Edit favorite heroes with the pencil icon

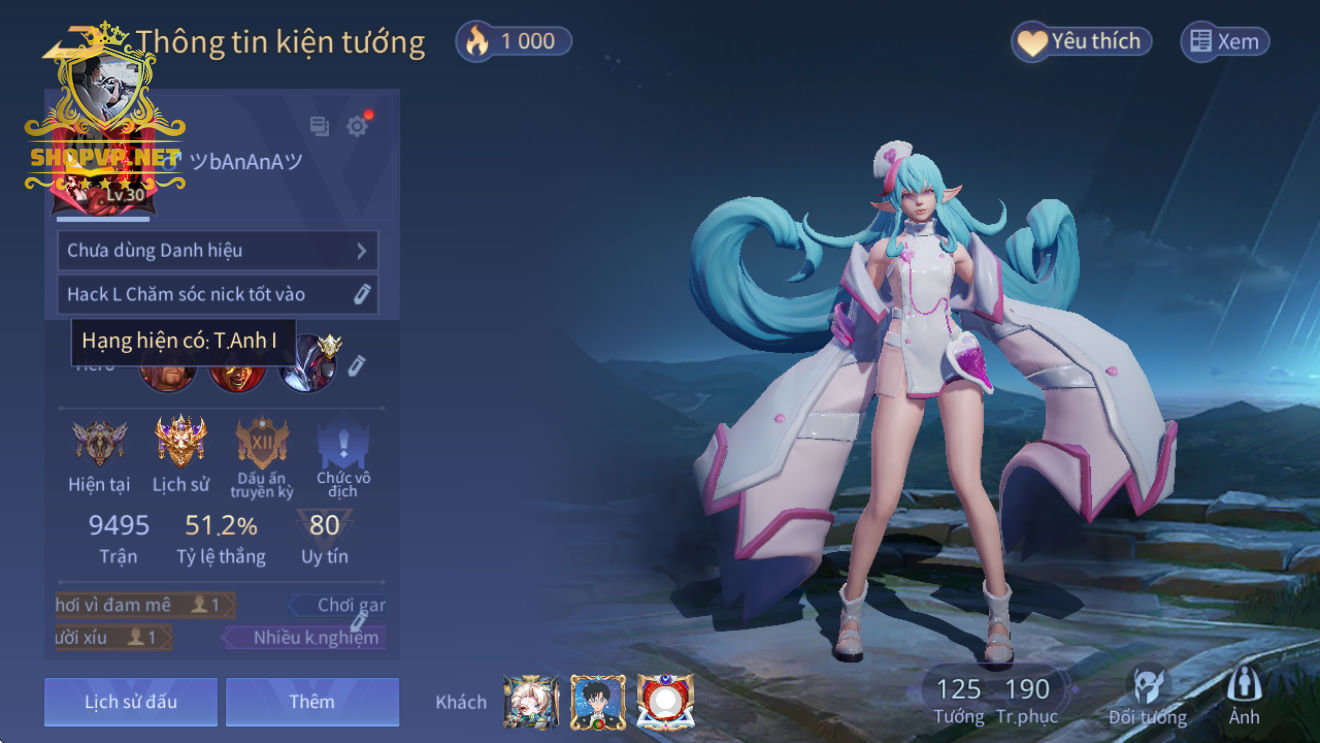coord(357,366)
